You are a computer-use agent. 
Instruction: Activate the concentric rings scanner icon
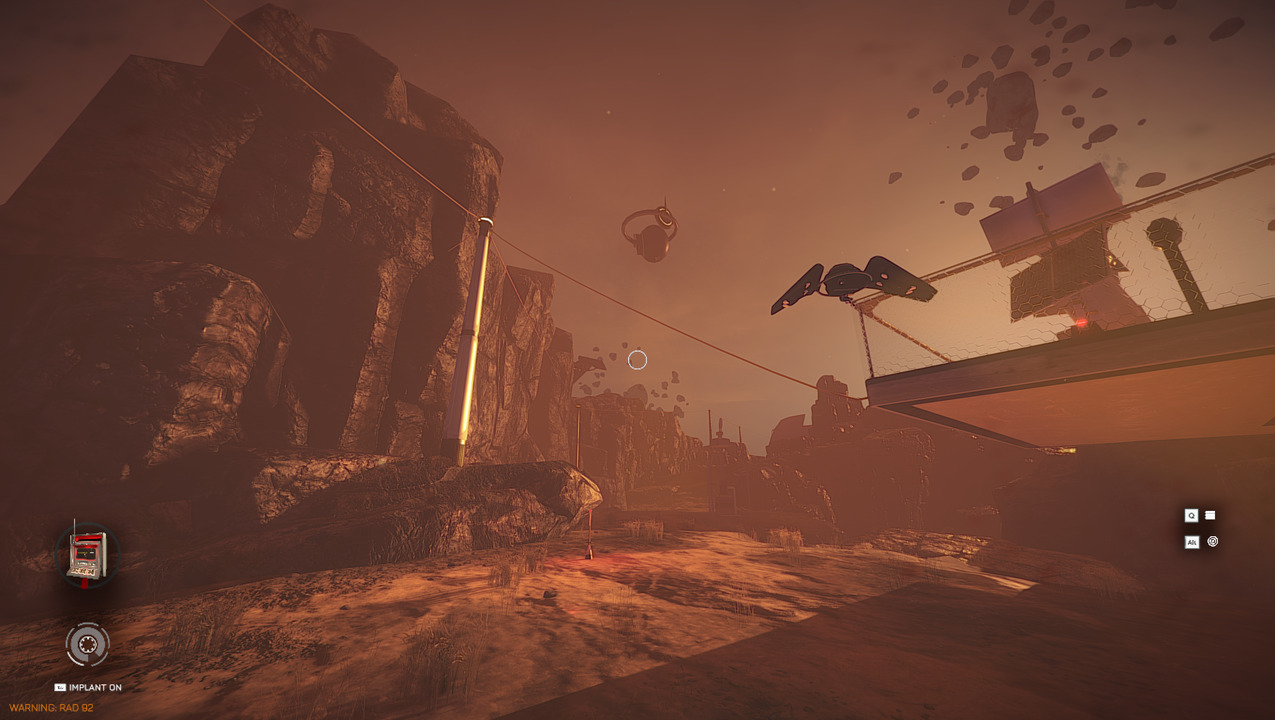pyautogui.click(x=1213, y=541)
